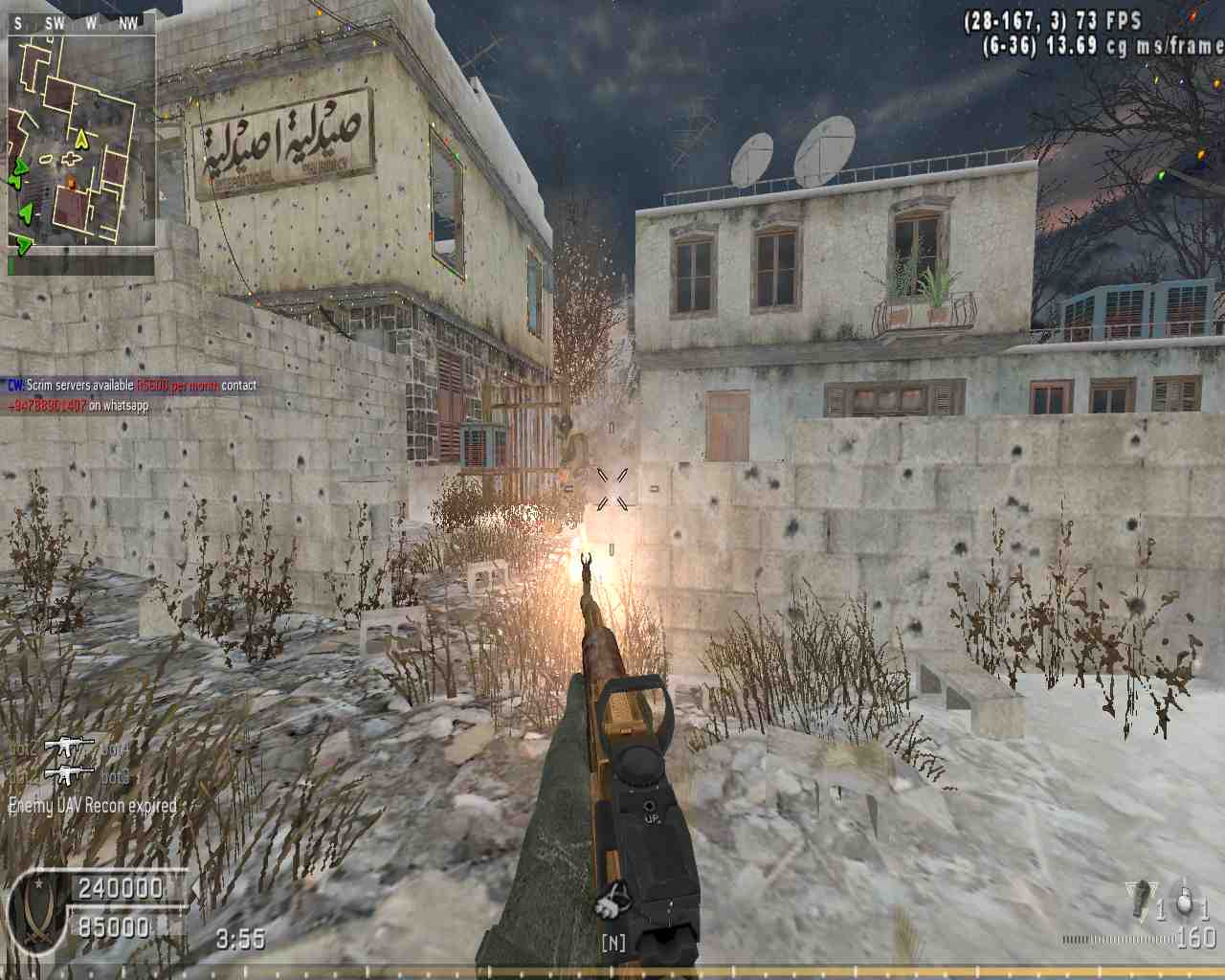Open the scrim servers chat message

(132, 386)
